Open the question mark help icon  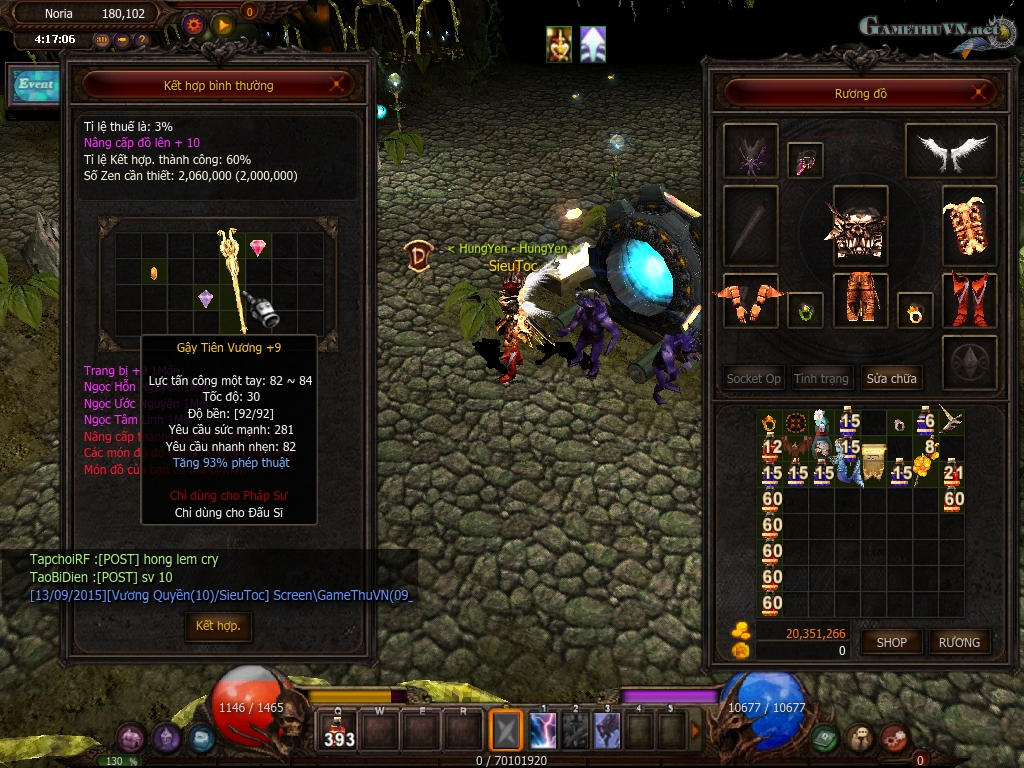point(141,41)
